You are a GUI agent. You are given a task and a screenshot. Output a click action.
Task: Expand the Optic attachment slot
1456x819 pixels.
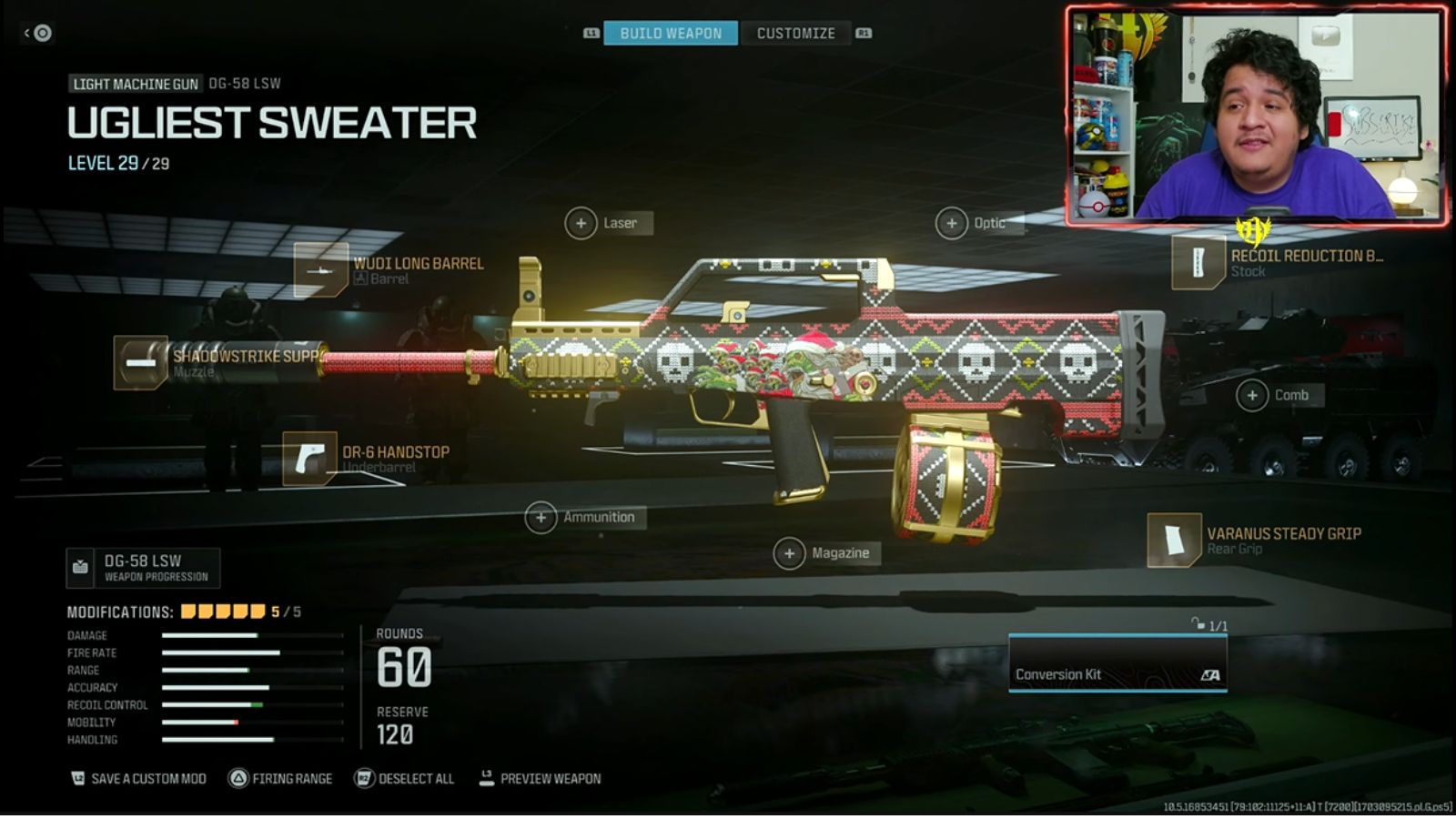point(954,222)
